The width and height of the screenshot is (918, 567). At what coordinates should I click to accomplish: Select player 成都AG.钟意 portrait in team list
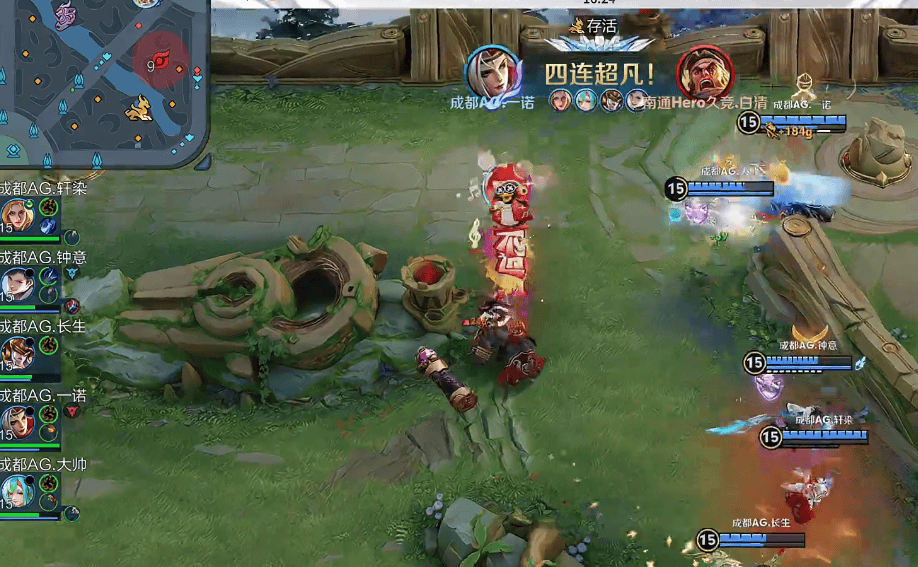(17, 285)
